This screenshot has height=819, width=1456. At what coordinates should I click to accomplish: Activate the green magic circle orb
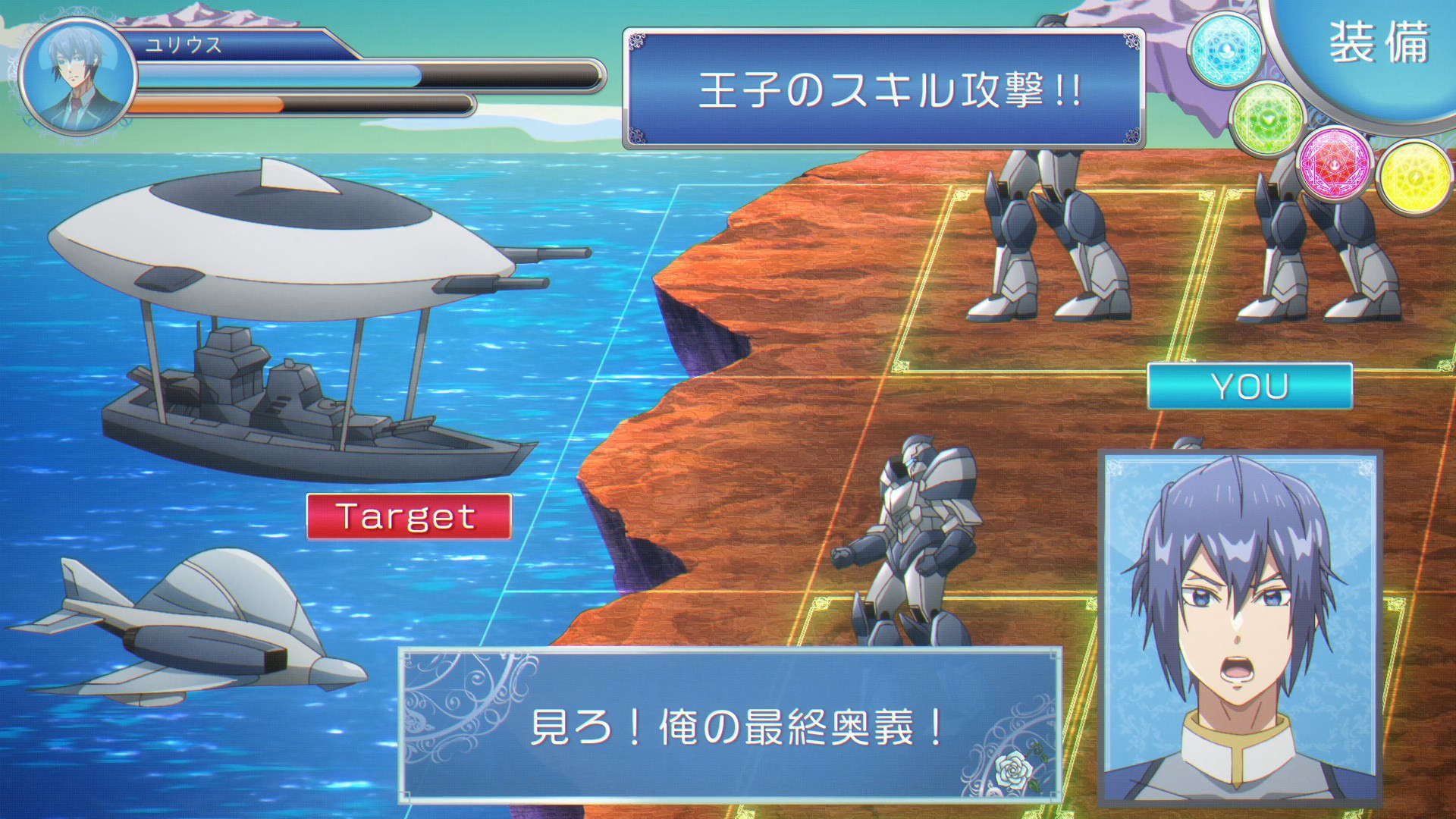1268,119
